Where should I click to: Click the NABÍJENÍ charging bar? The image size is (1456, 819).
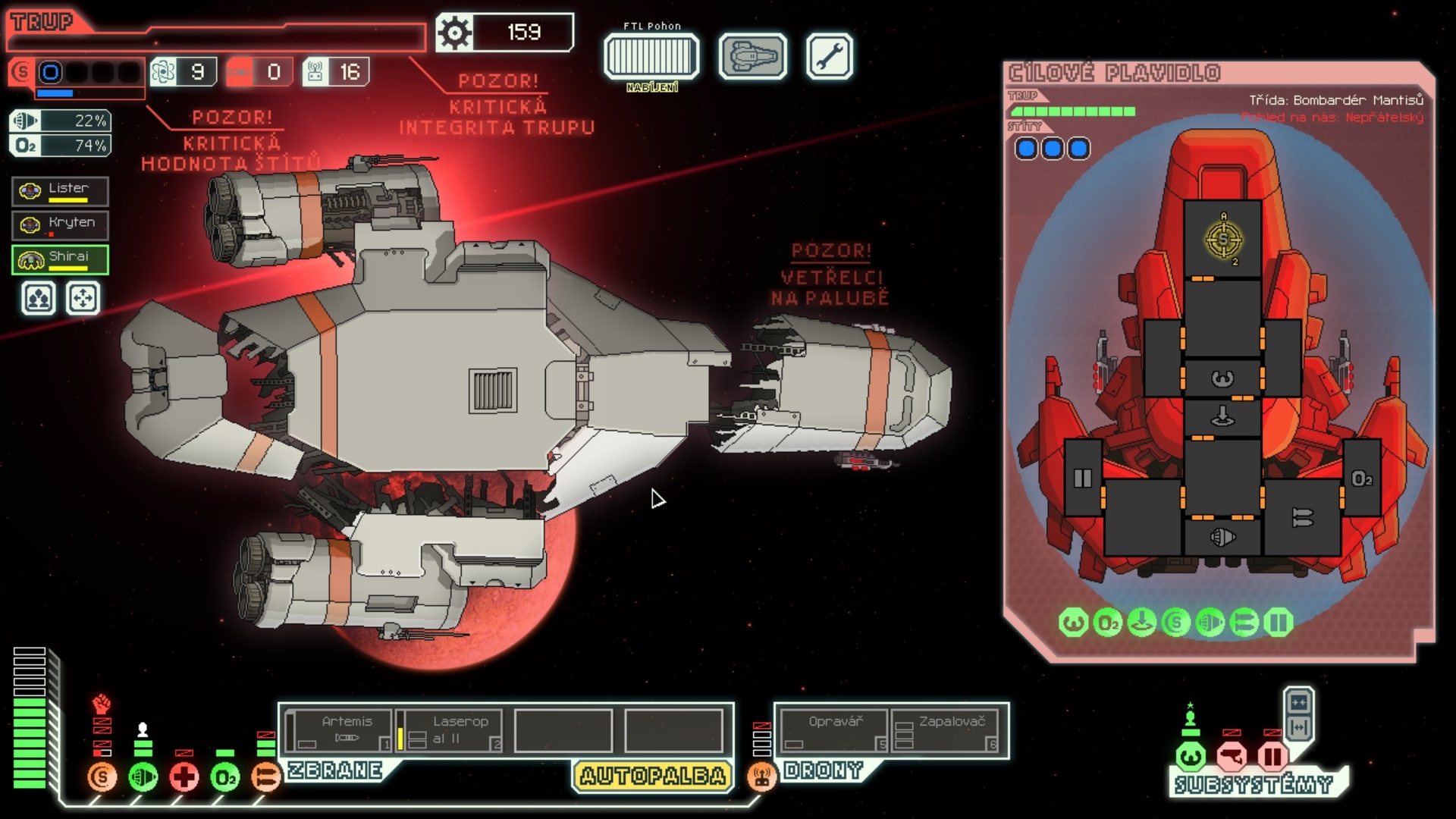(652, 86)
